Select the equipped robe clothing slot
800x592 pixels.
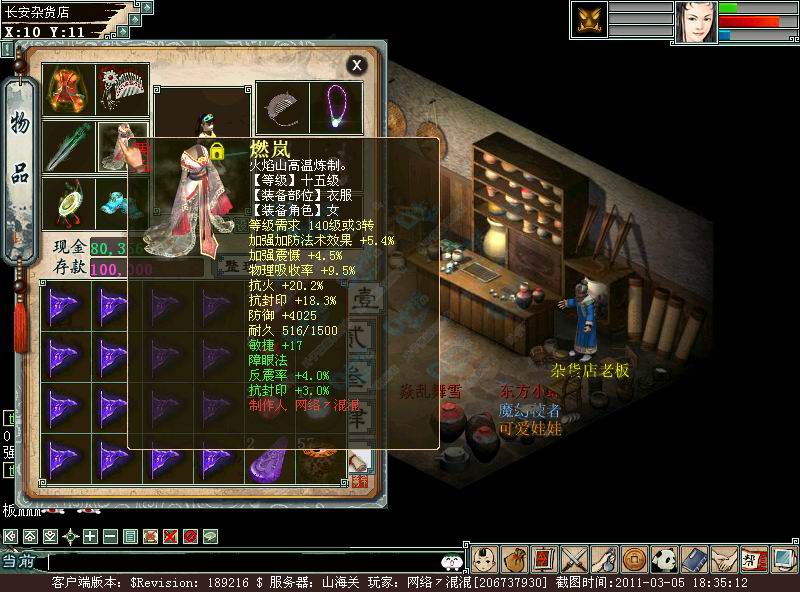(x=123, y=146)
